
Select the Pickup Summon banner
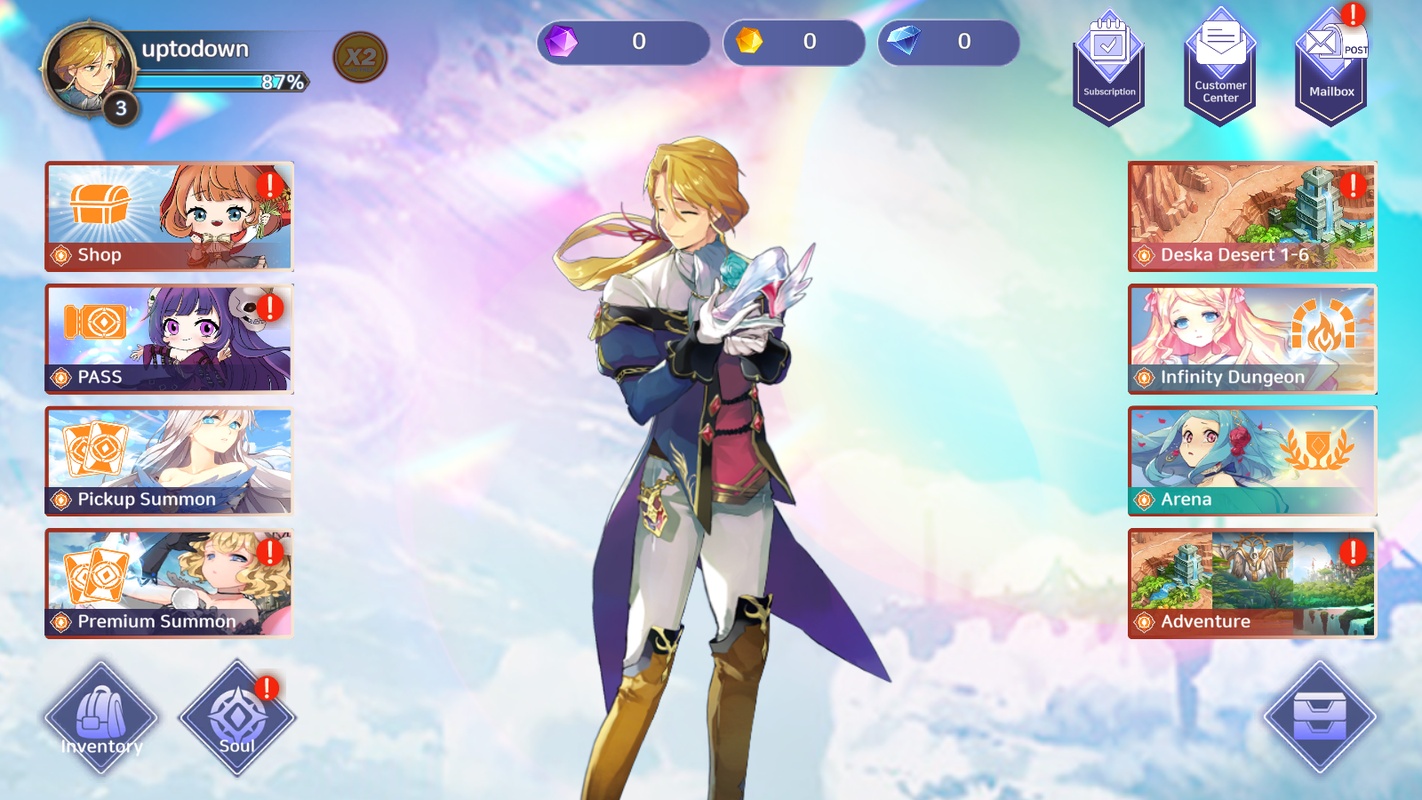click(169, 460)
